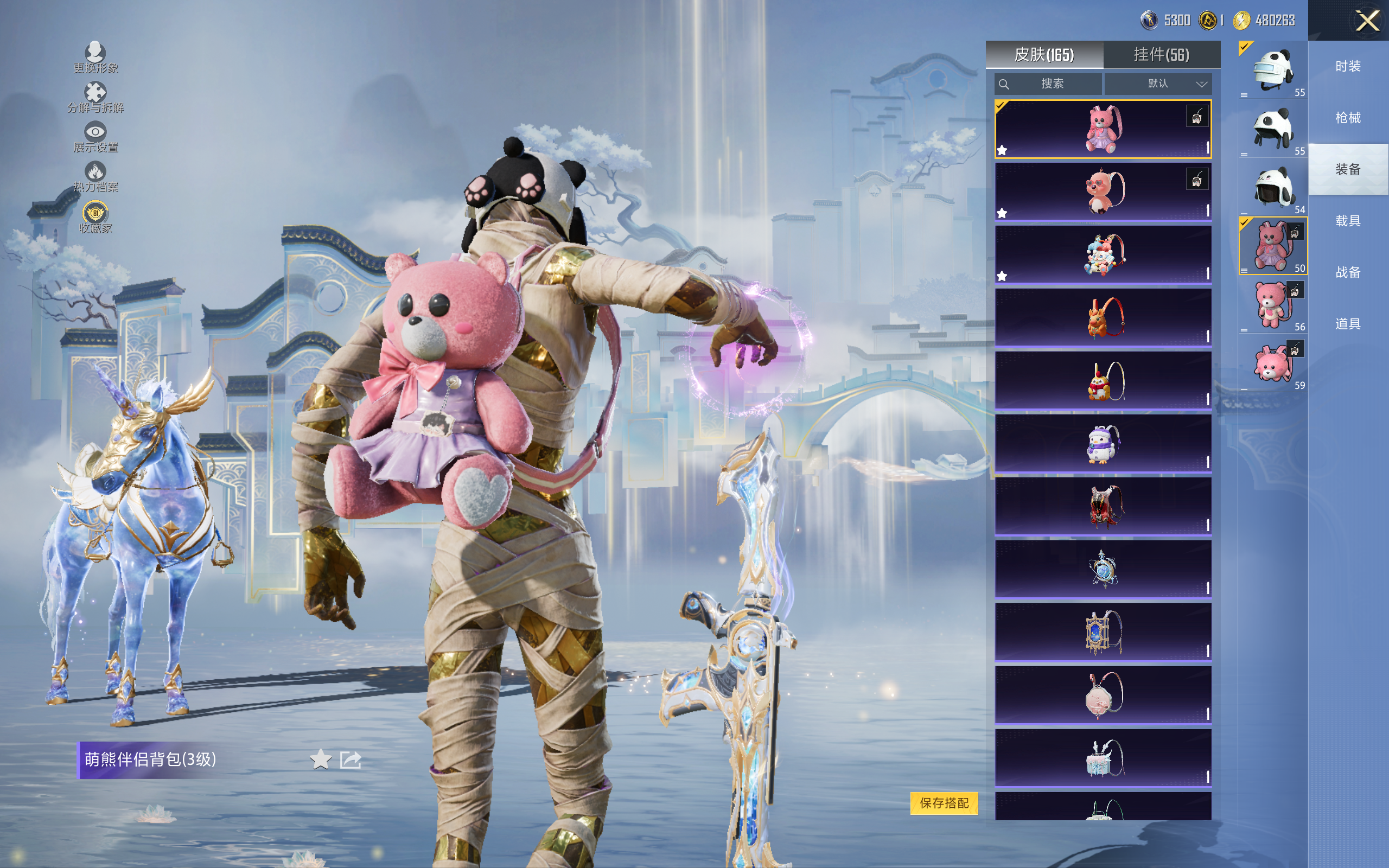Select the 载具 vehicles category

point(1348,221)
